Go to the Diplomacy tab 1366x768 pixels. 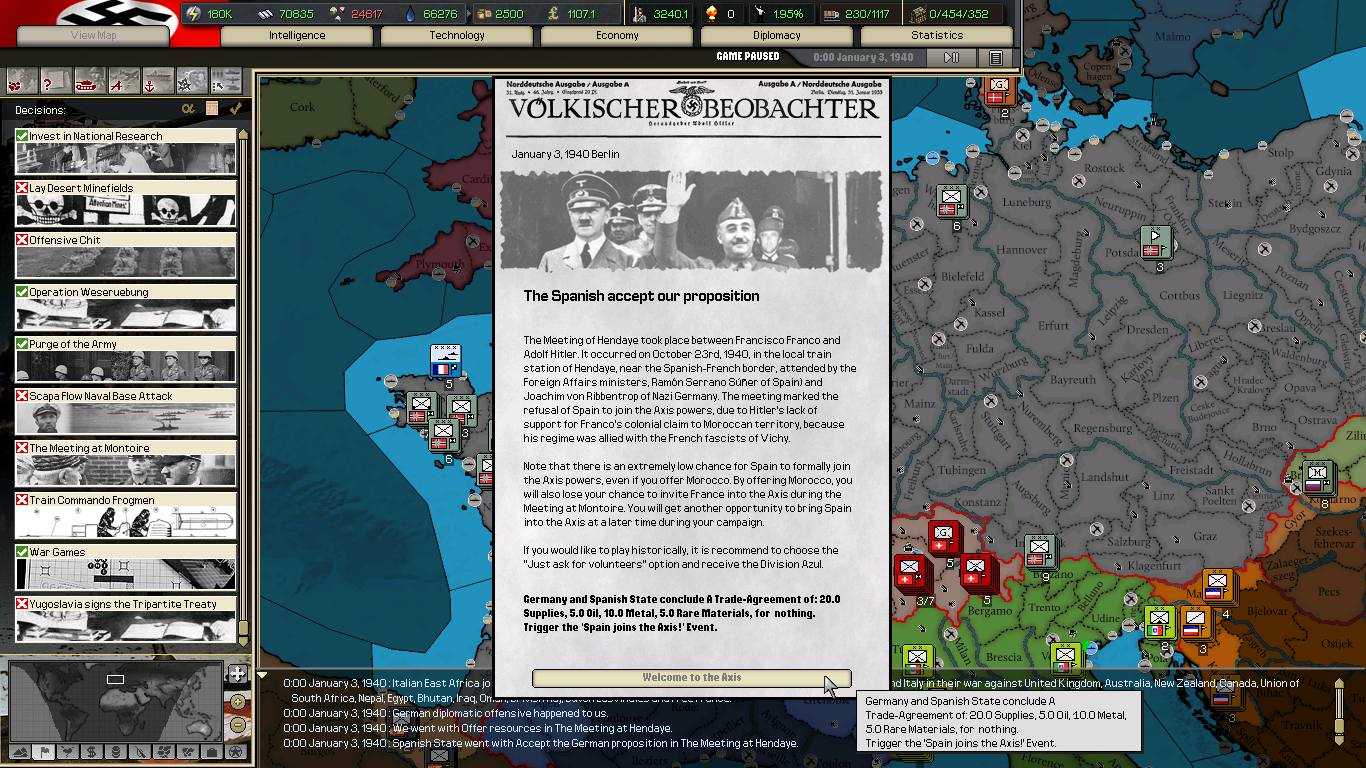[x=777, y=36]
